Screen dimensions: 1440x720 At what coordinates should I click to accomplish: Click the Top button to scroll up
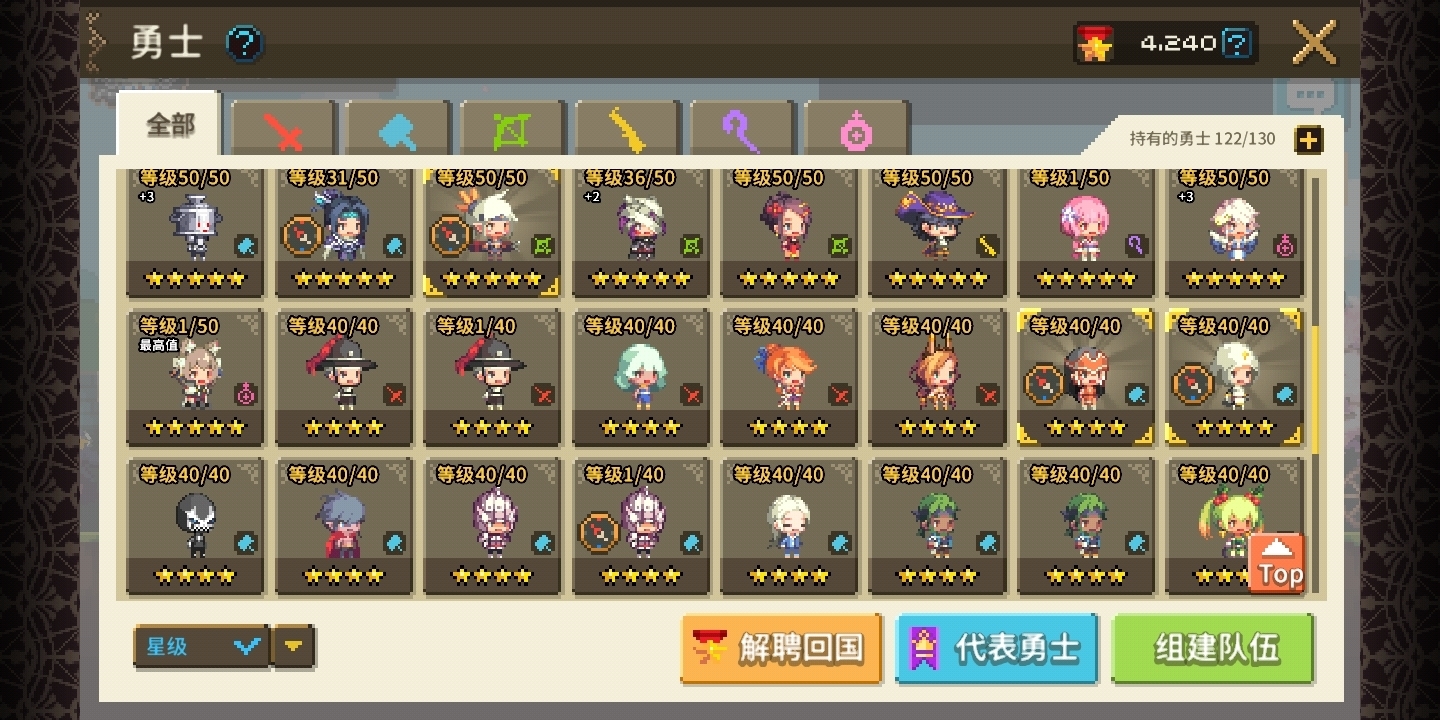point(1279,562)
